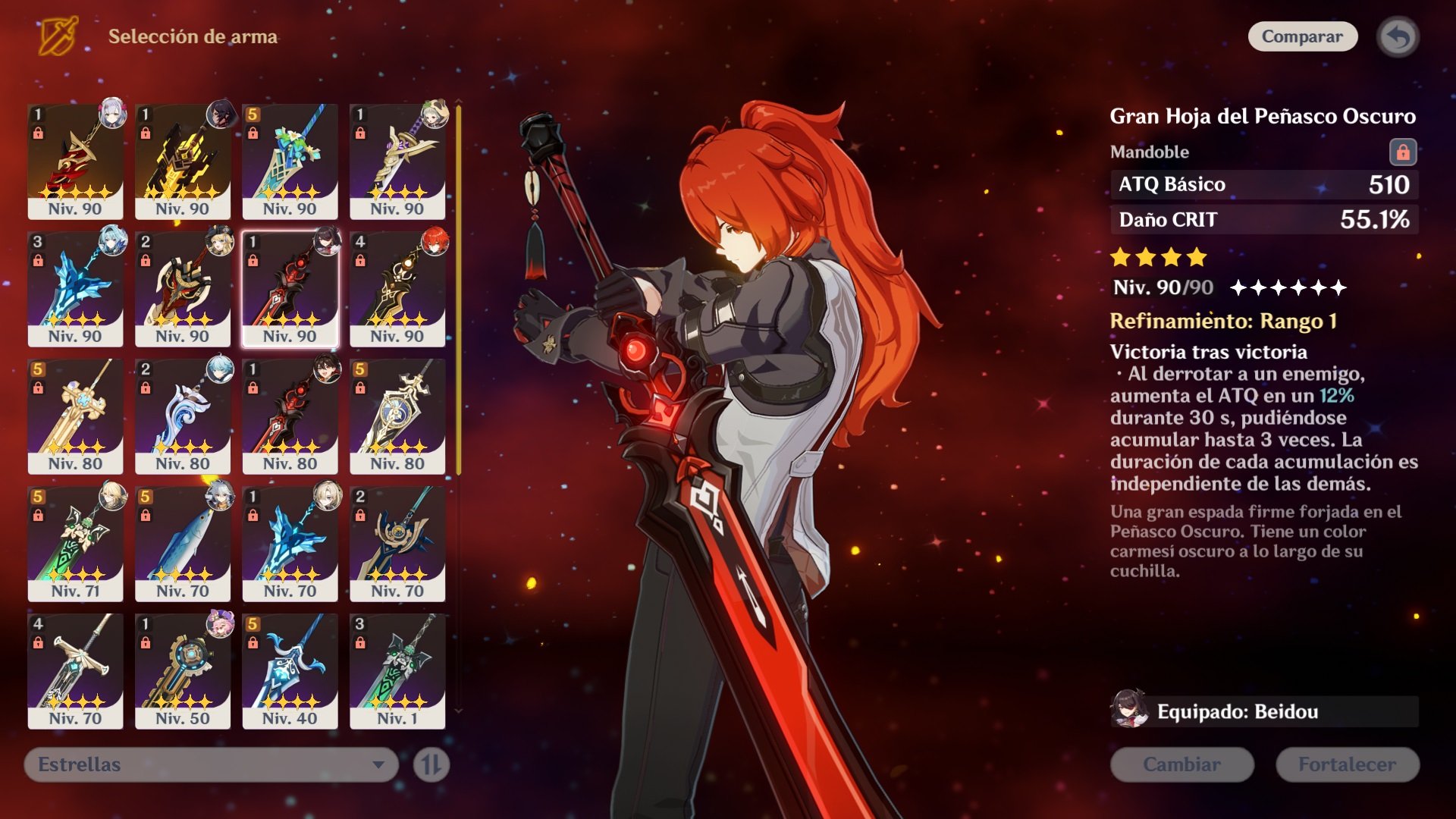Toggle the lock on Gran Hoja del Peñasco Oscuro
This screenshot has width=1456, height=819.
click(x=1402, y=152)
